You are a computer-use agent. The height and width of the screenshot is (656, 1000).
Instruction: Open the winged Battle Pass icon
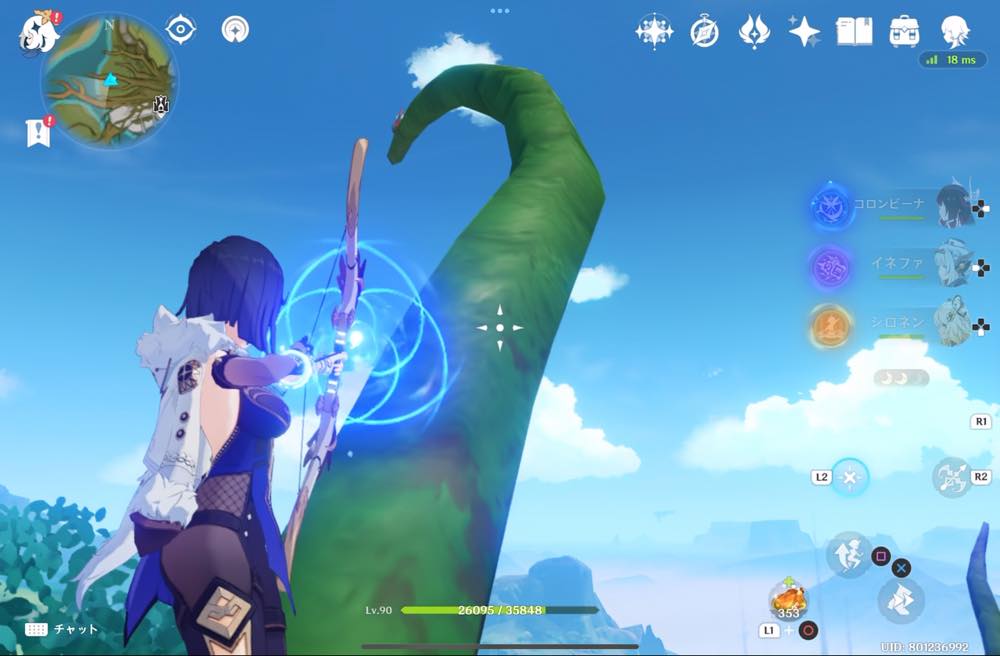[x=753, y=32]
